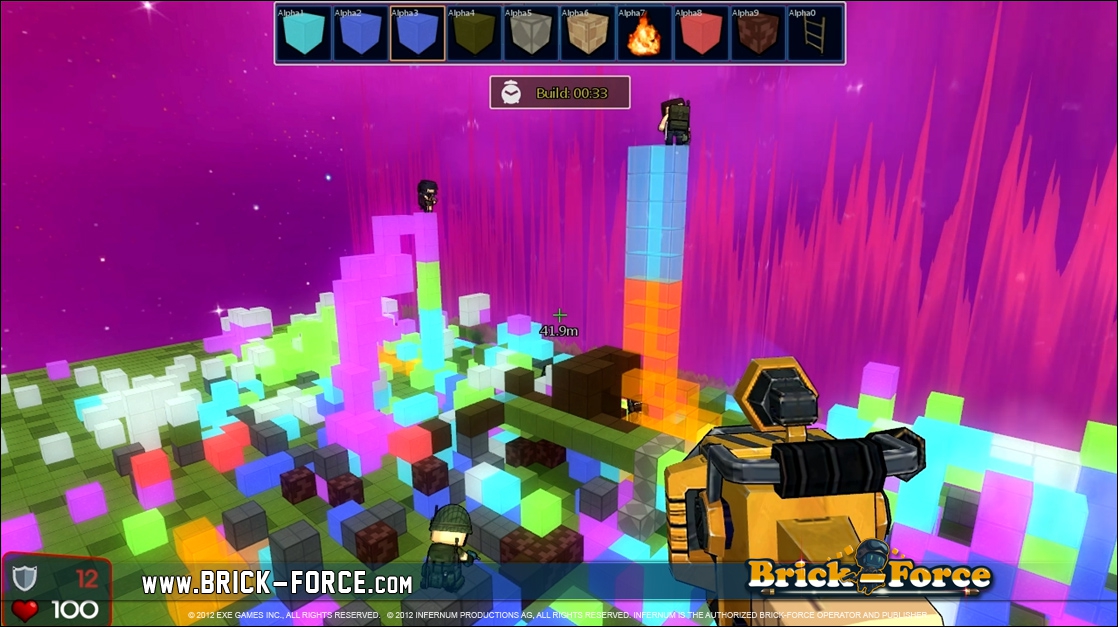Select the cyan cube in slot Alpha1
1118x627 pixels.
point(304,34)
